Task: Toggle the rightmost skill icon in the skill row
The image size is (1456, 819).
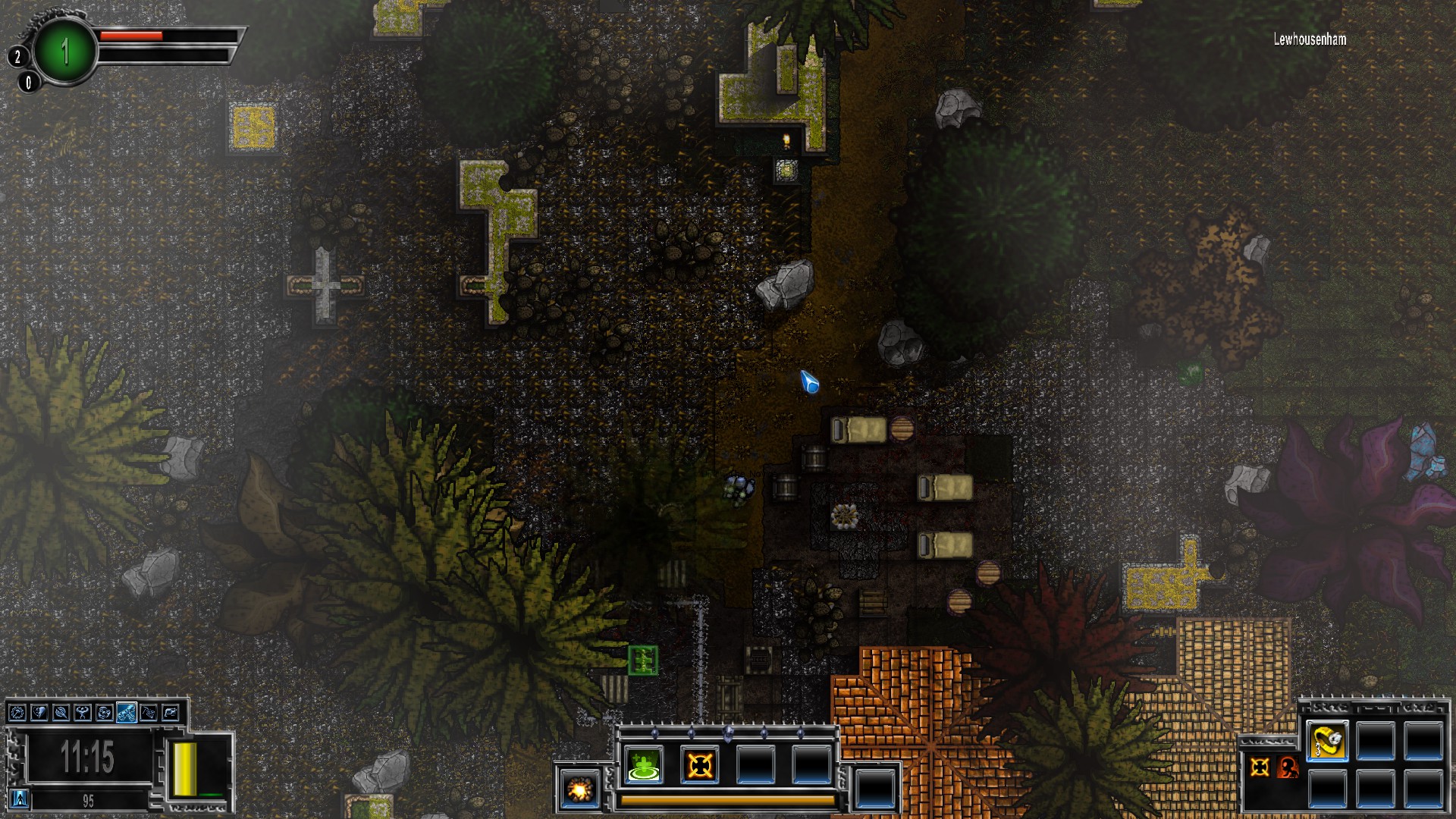Action: coord(169,714)
